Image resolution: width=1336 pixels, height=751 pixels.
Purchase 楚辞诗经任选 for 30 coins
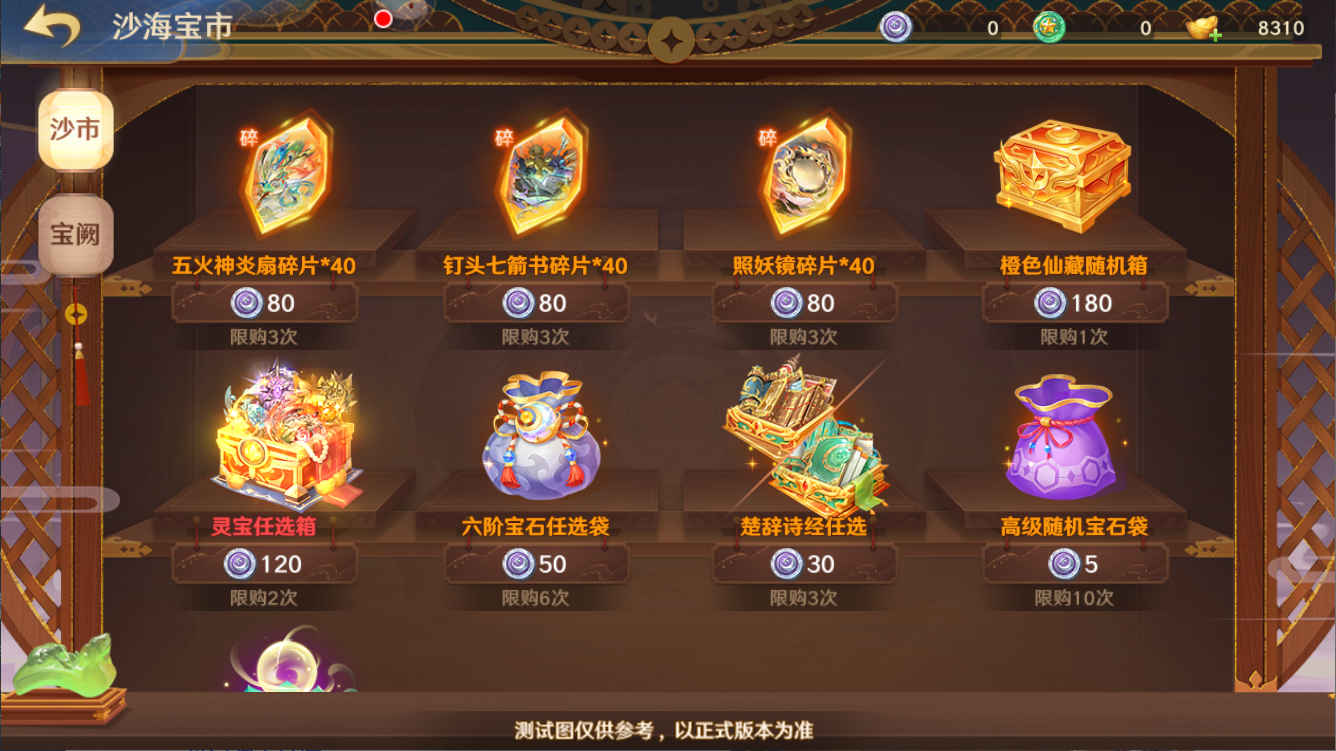pyautogui.click(x=804, y=564)
